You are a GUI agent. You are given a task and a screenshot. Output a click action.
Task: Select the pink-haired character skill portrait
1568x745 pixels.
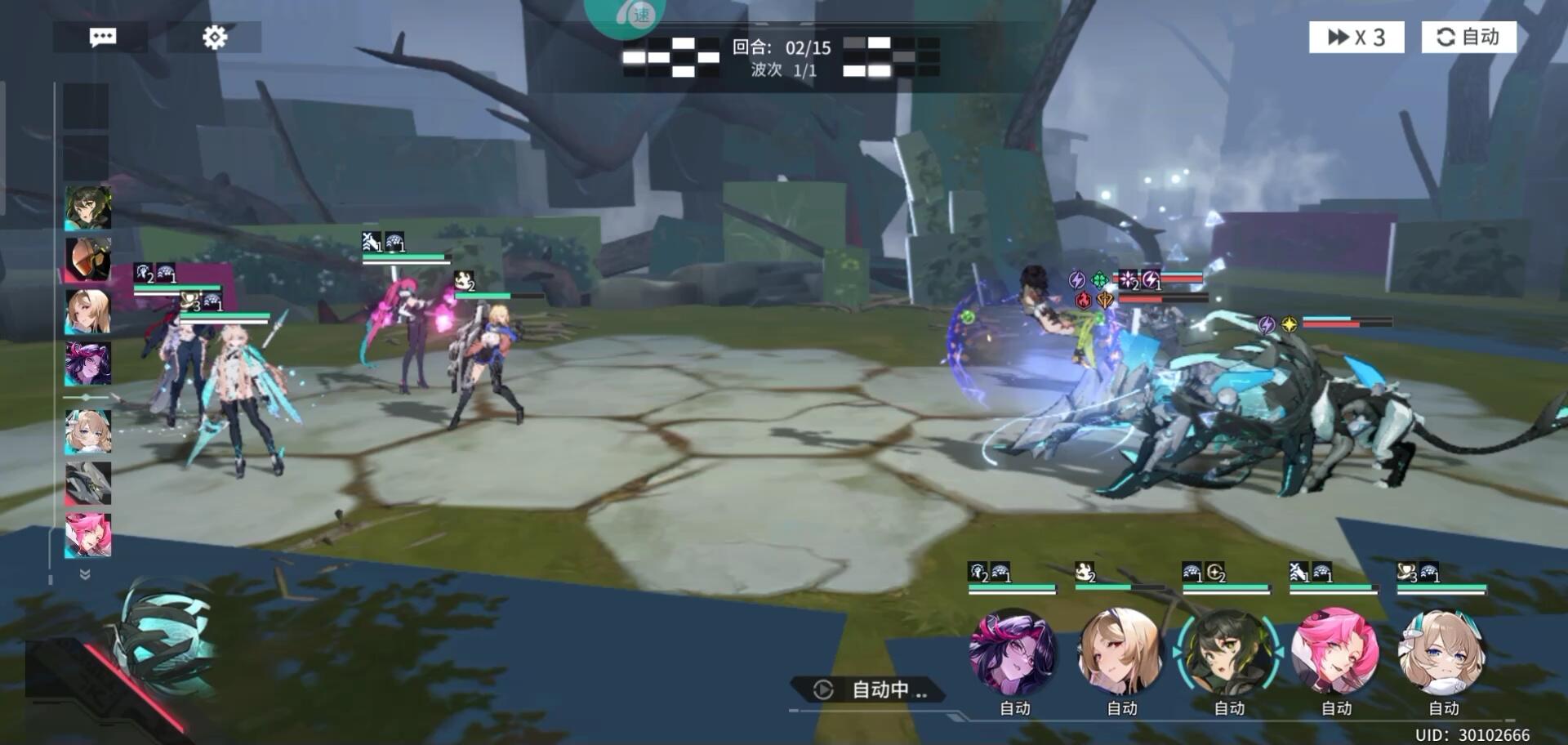[1335, 653]
